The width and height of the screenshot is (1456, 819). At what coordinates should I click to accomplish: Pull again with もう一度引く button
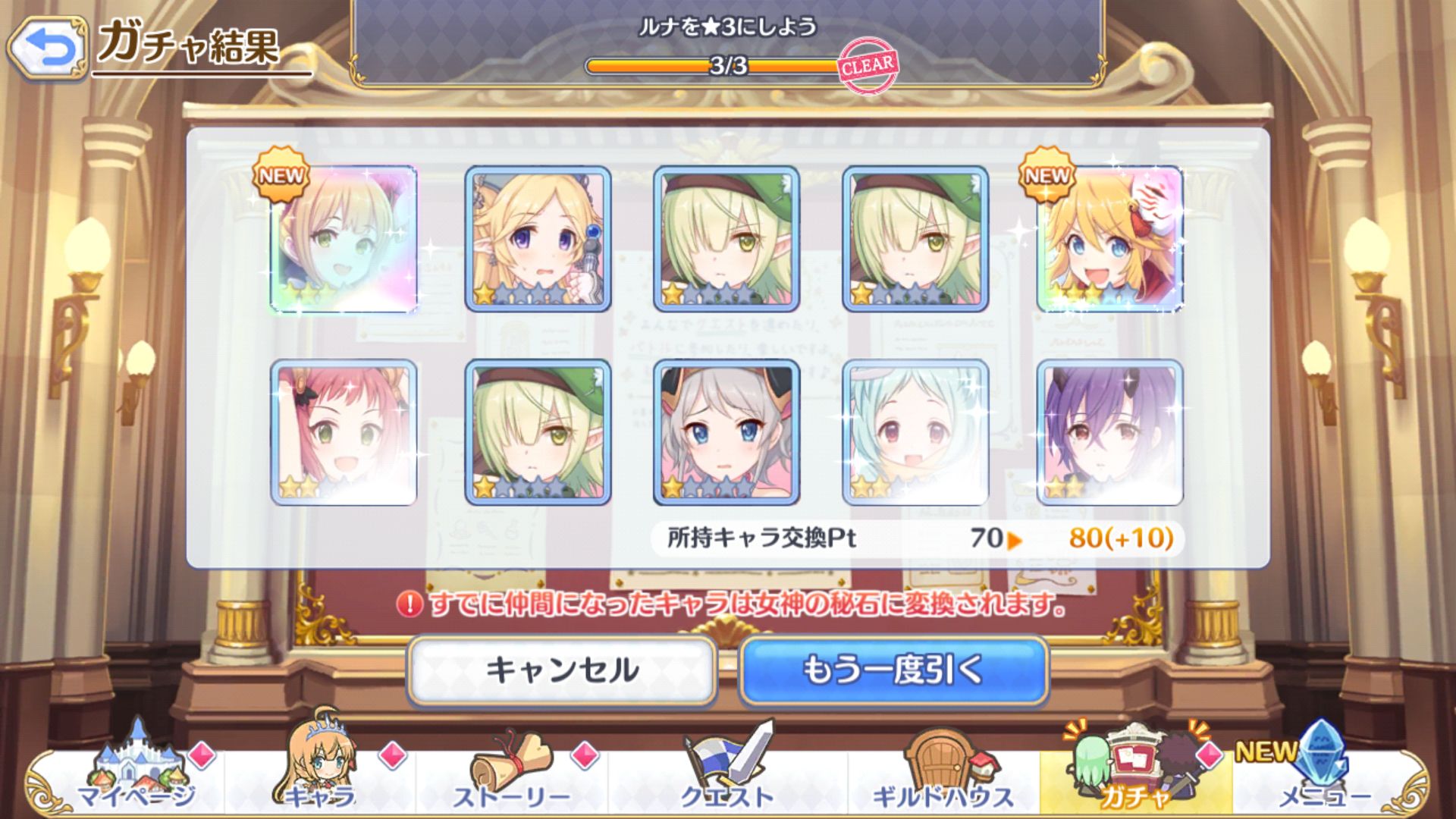pos(893,670)
